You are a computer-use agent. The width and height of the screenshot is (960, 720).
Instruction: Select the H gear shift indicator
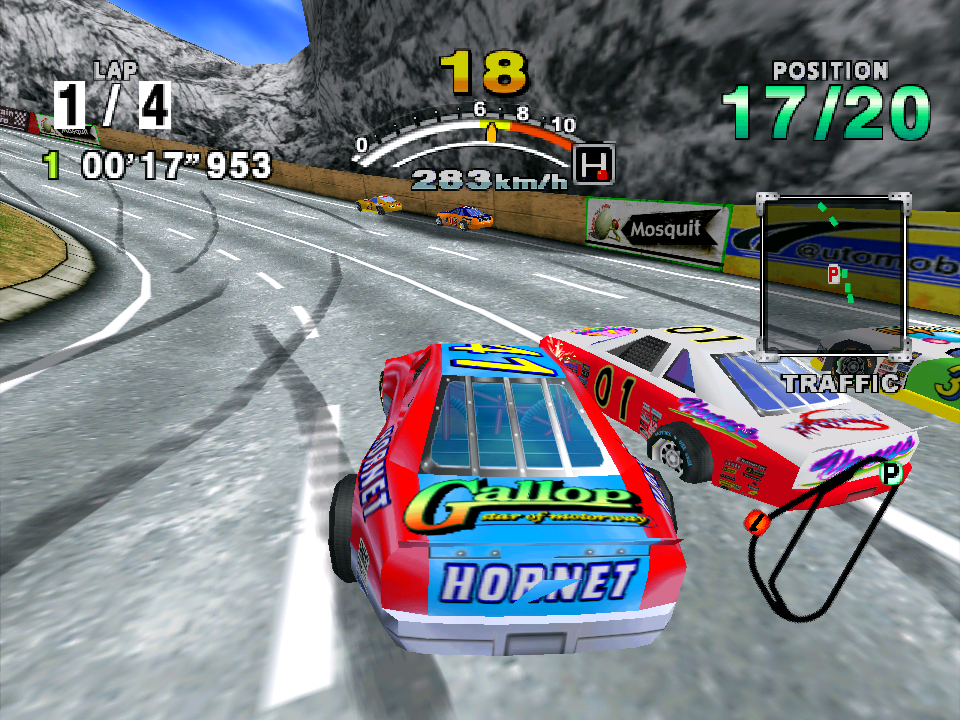(x=597, y=162)
